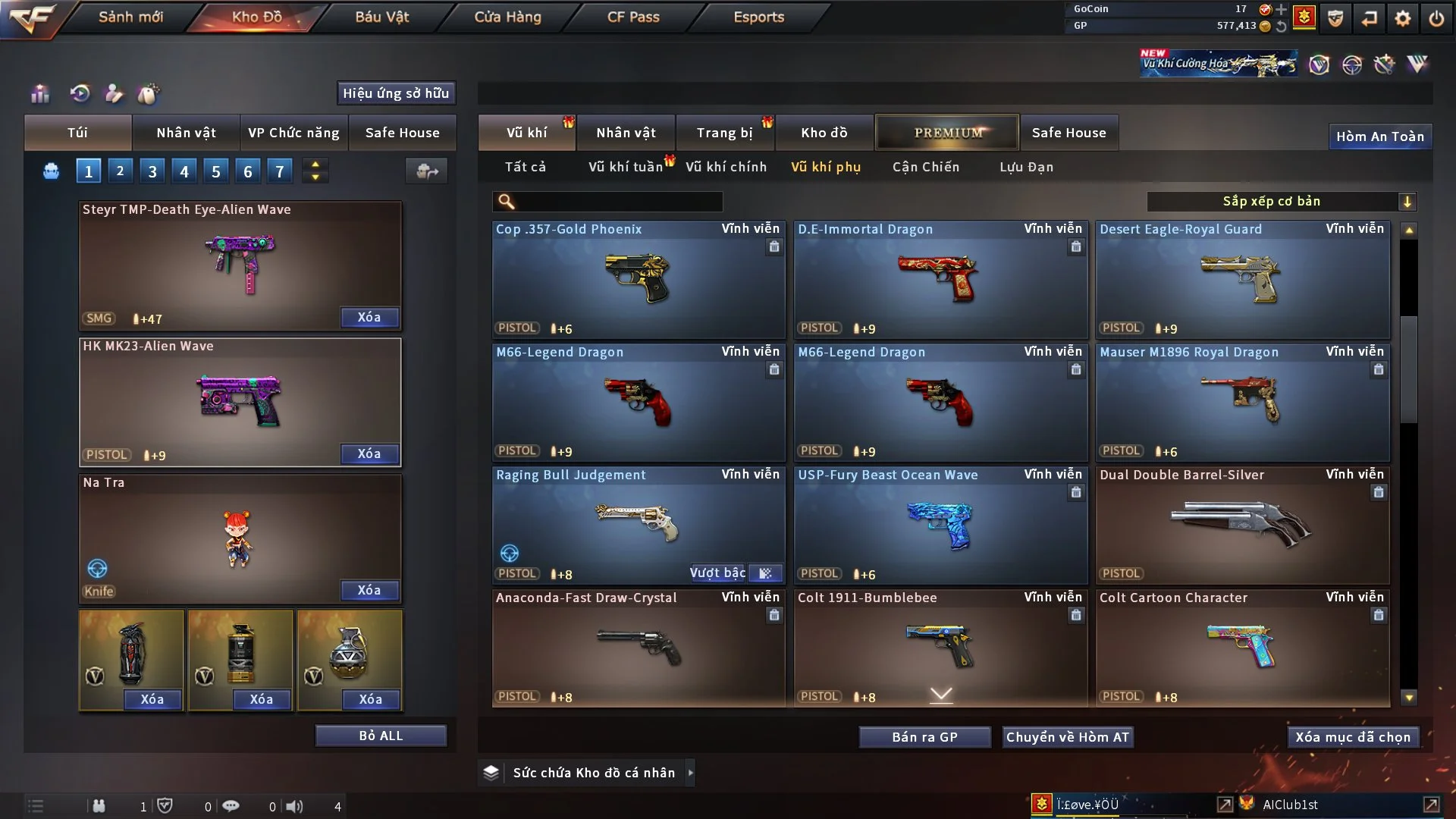Select the Cop .357-Gold Phoenix pistol

(x=639, y=279)
